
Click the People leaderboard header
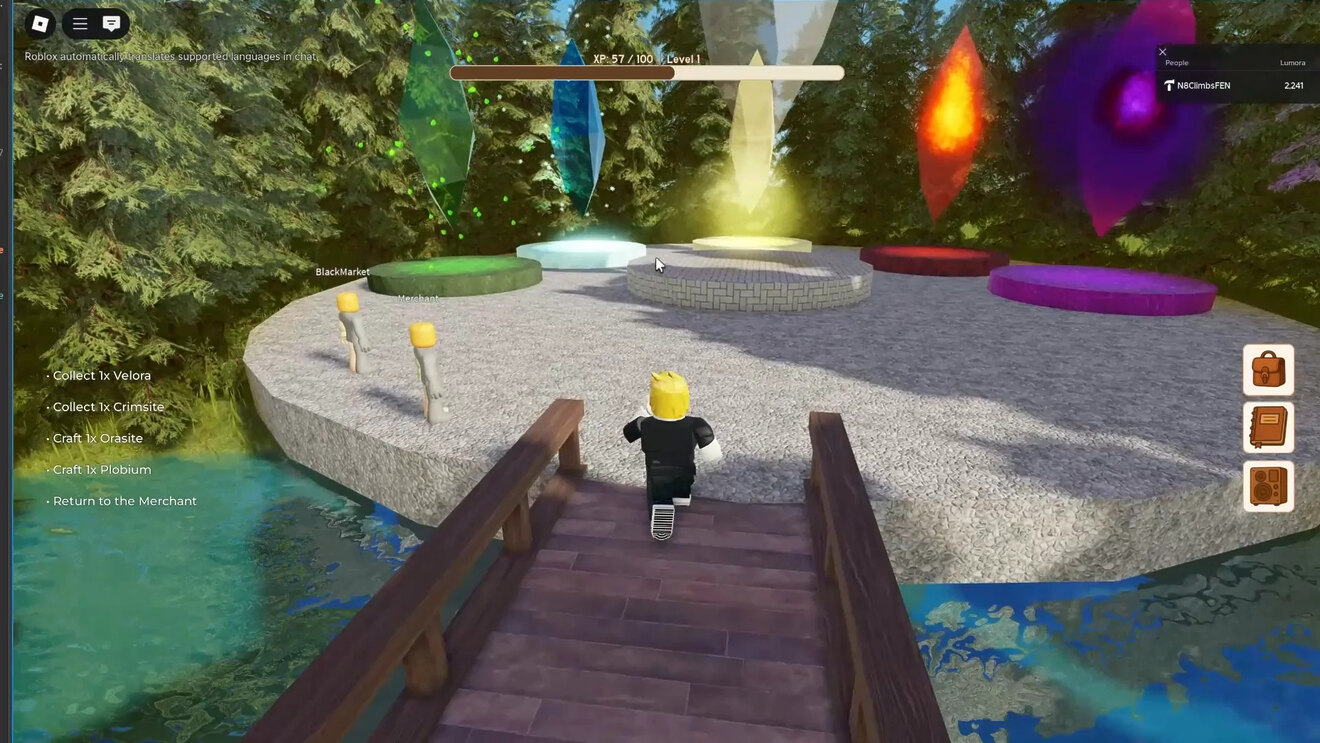[1176, 62]
